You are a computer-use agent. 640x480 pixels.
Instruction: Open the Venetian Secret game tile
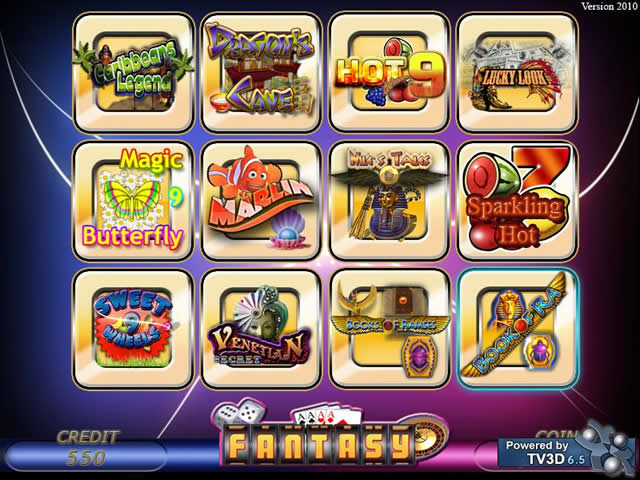click(x=261, y=328)
